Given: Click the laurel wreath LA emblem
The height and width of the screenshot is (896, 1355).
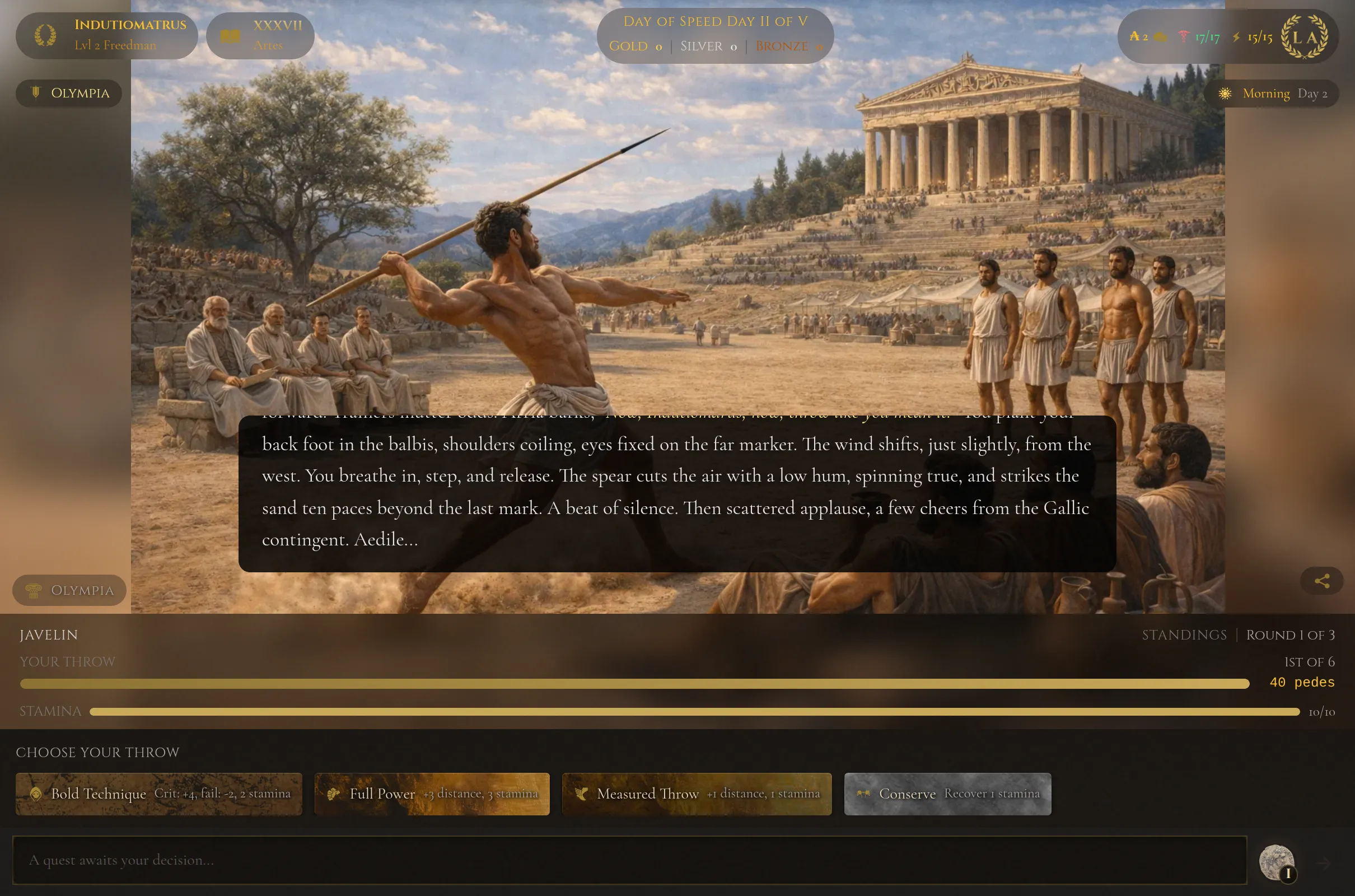Looking at the screenshot, I should [x=1304, y=36].
